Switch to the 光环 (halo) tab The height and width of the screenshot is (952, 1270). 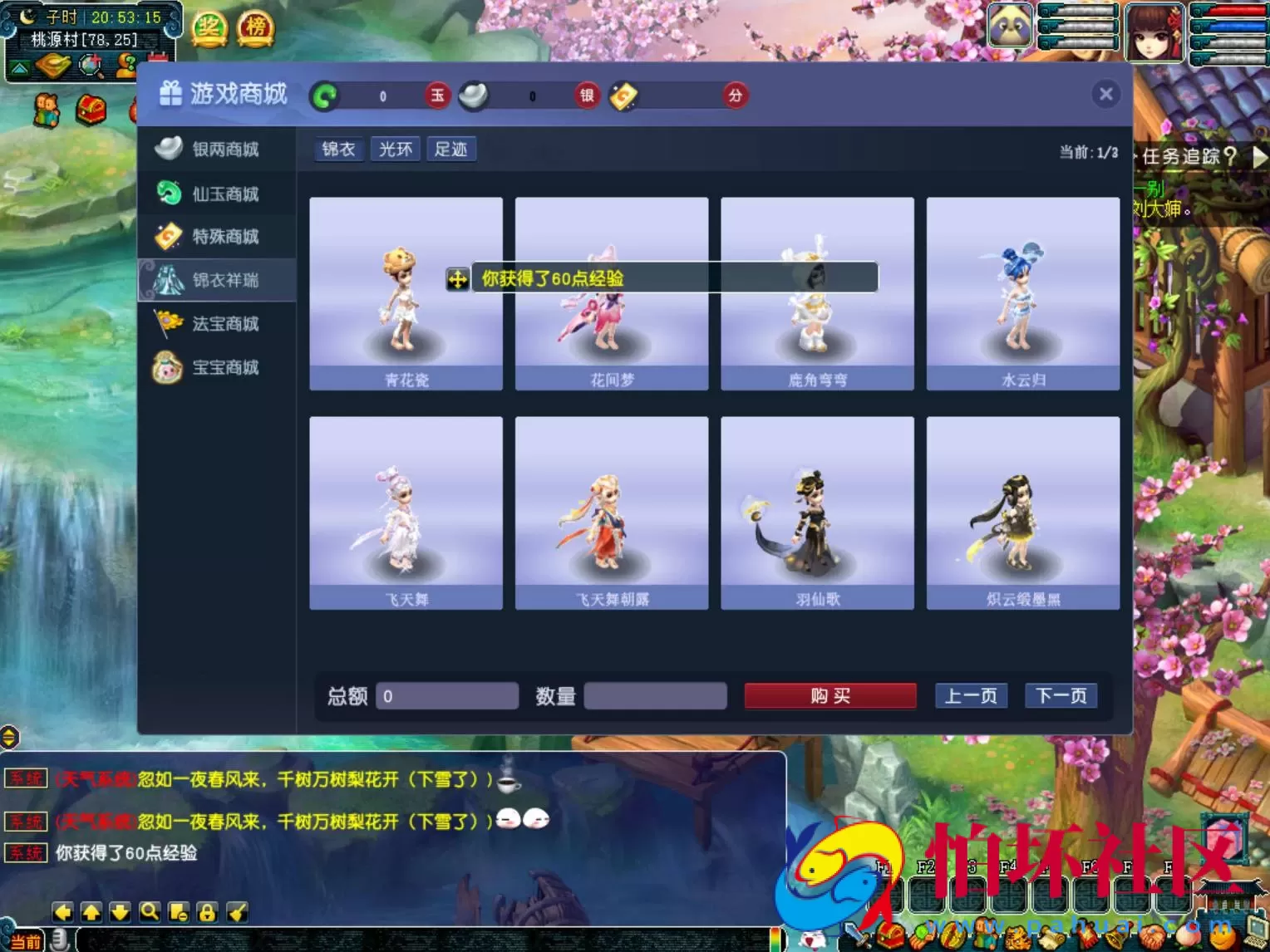coord(395,149)
